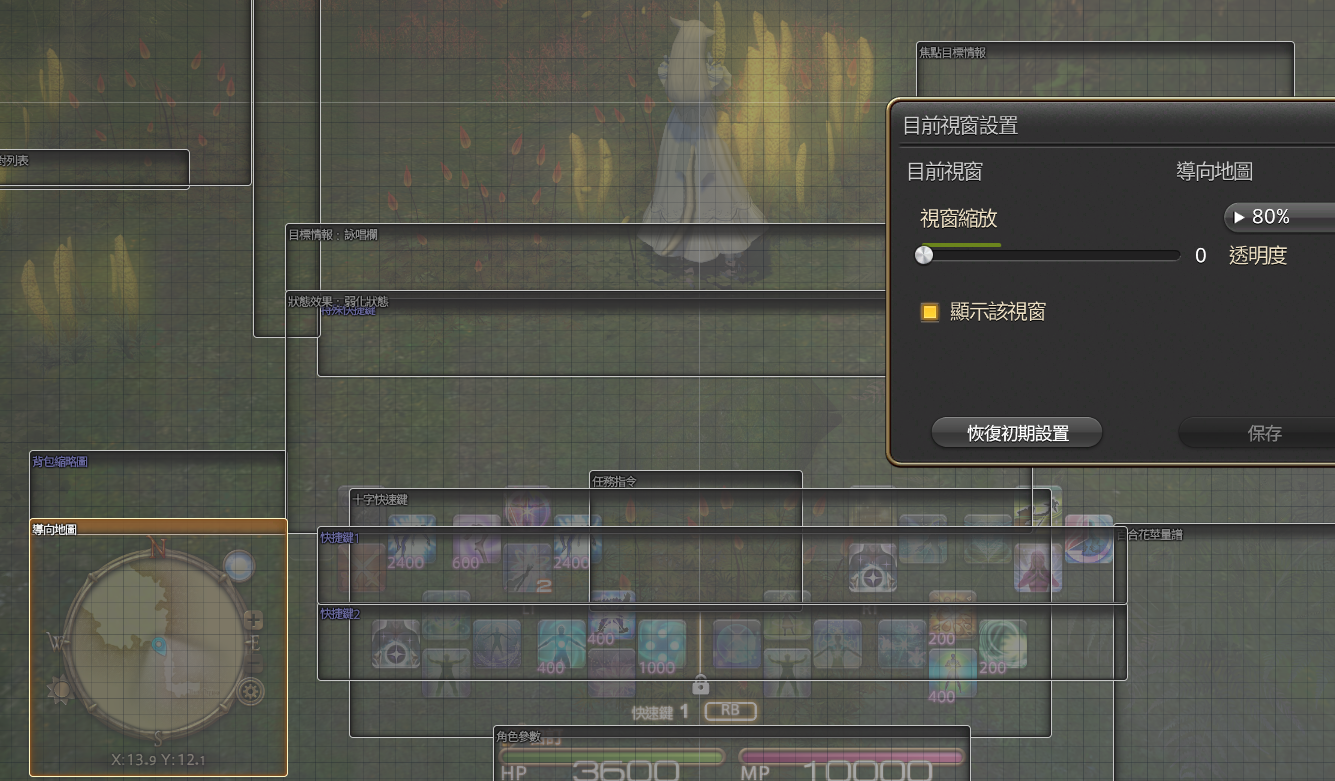Image resolution: width=1335 pixels, height=781 pixels.
Task: Click the 透明度 transparency slider handle
Action: pyautogui.click(x=924, y=255)
